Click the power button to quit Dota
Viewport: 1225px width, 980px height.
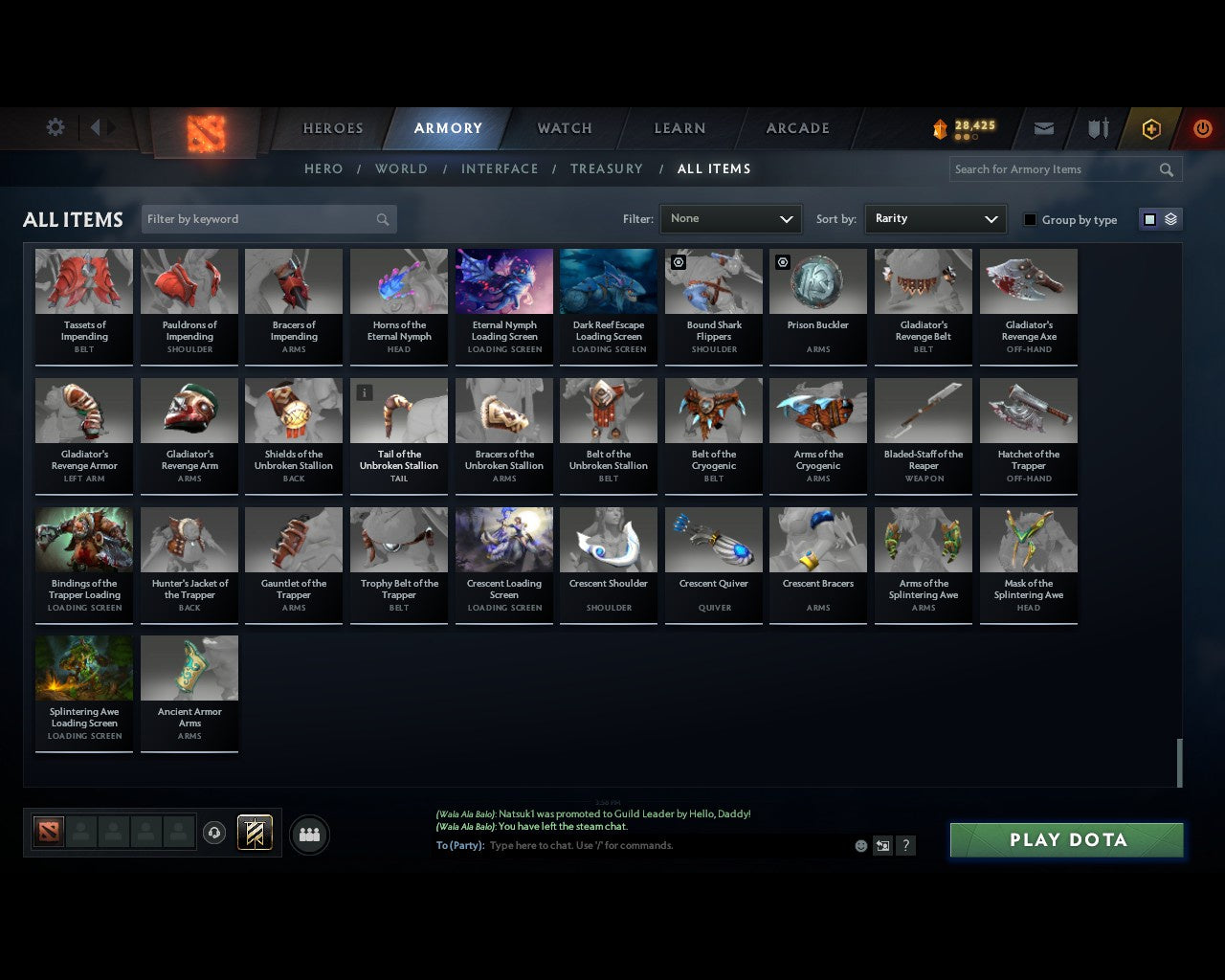1202,127
